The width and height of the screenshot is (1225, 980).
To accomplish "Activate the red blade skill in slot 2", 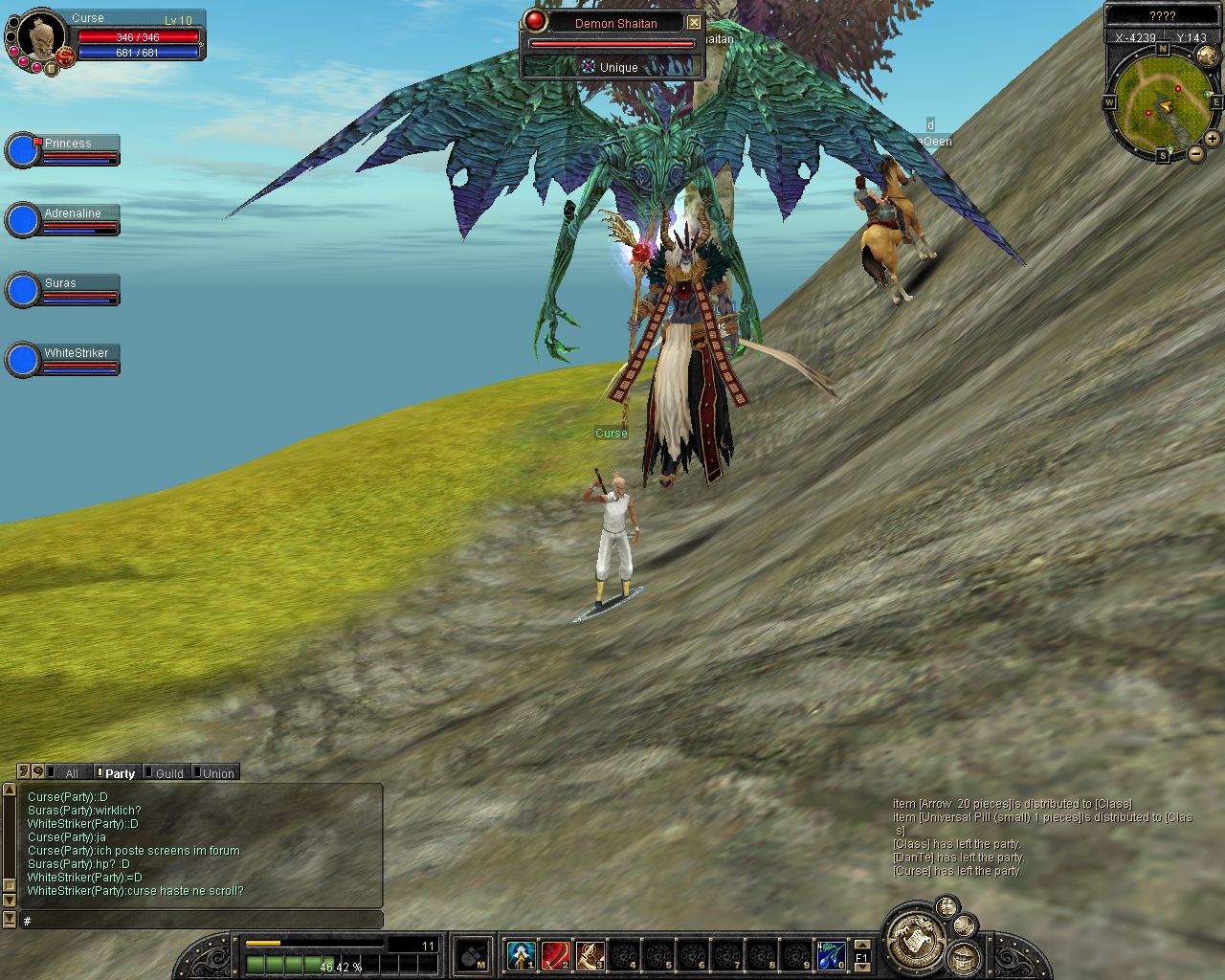I will 555,954.
